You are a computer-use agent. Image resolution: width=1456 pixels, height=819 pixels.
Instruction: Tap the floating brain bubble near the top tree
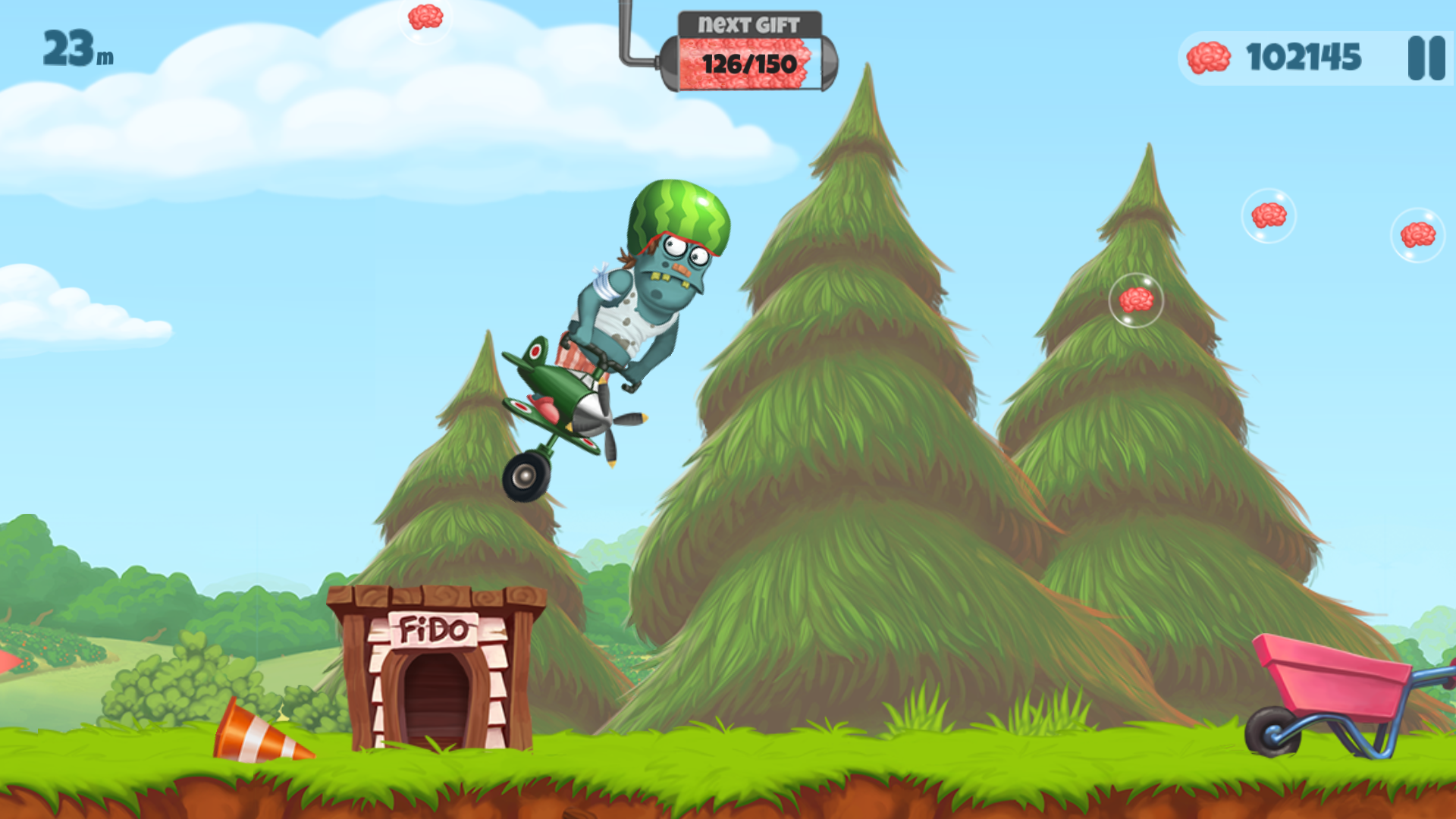tap(1137, 298)
